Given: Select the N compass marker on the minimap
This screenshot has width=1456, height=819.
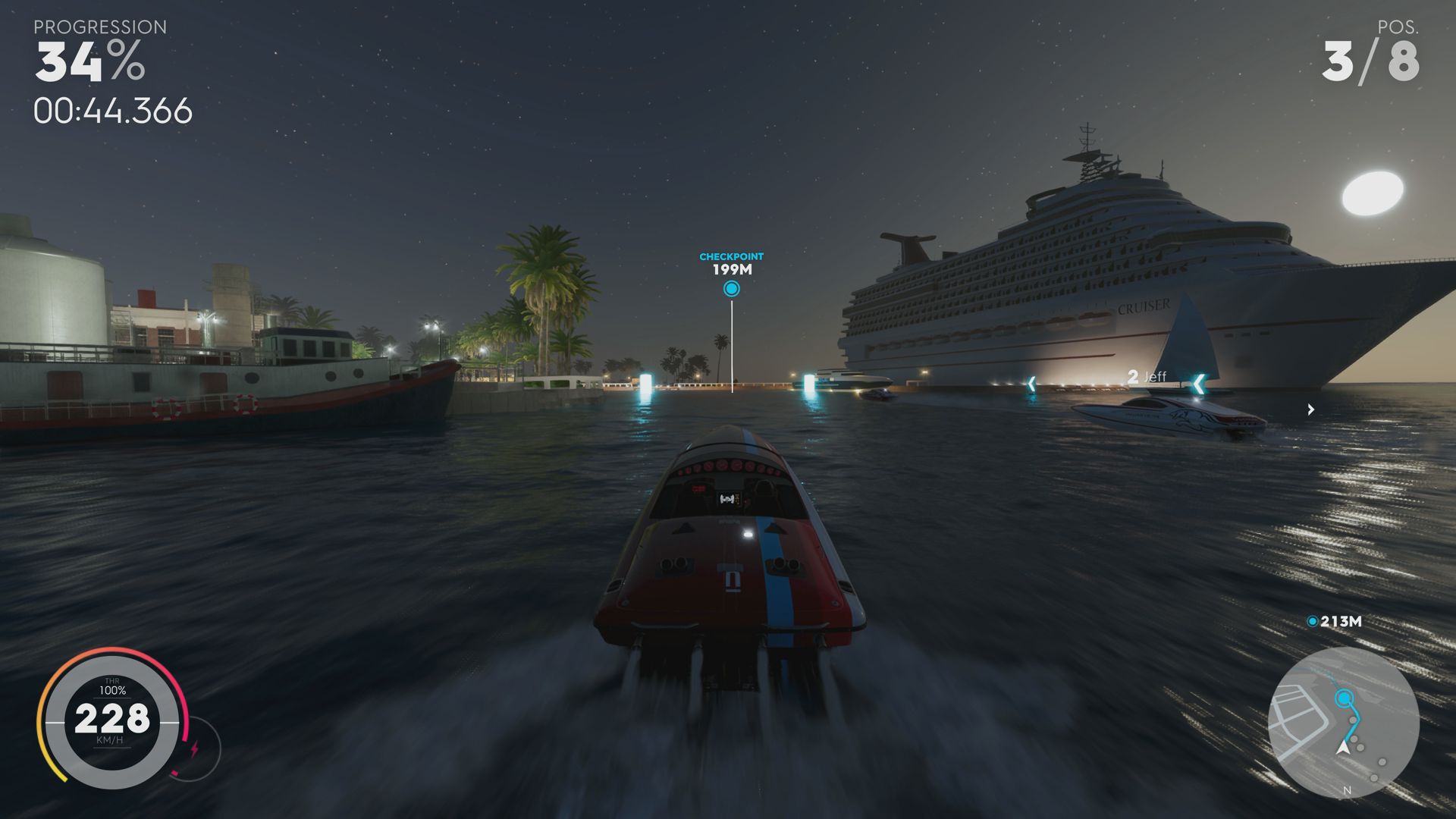Looking at the screenshot, I should tap(1347, 789).
